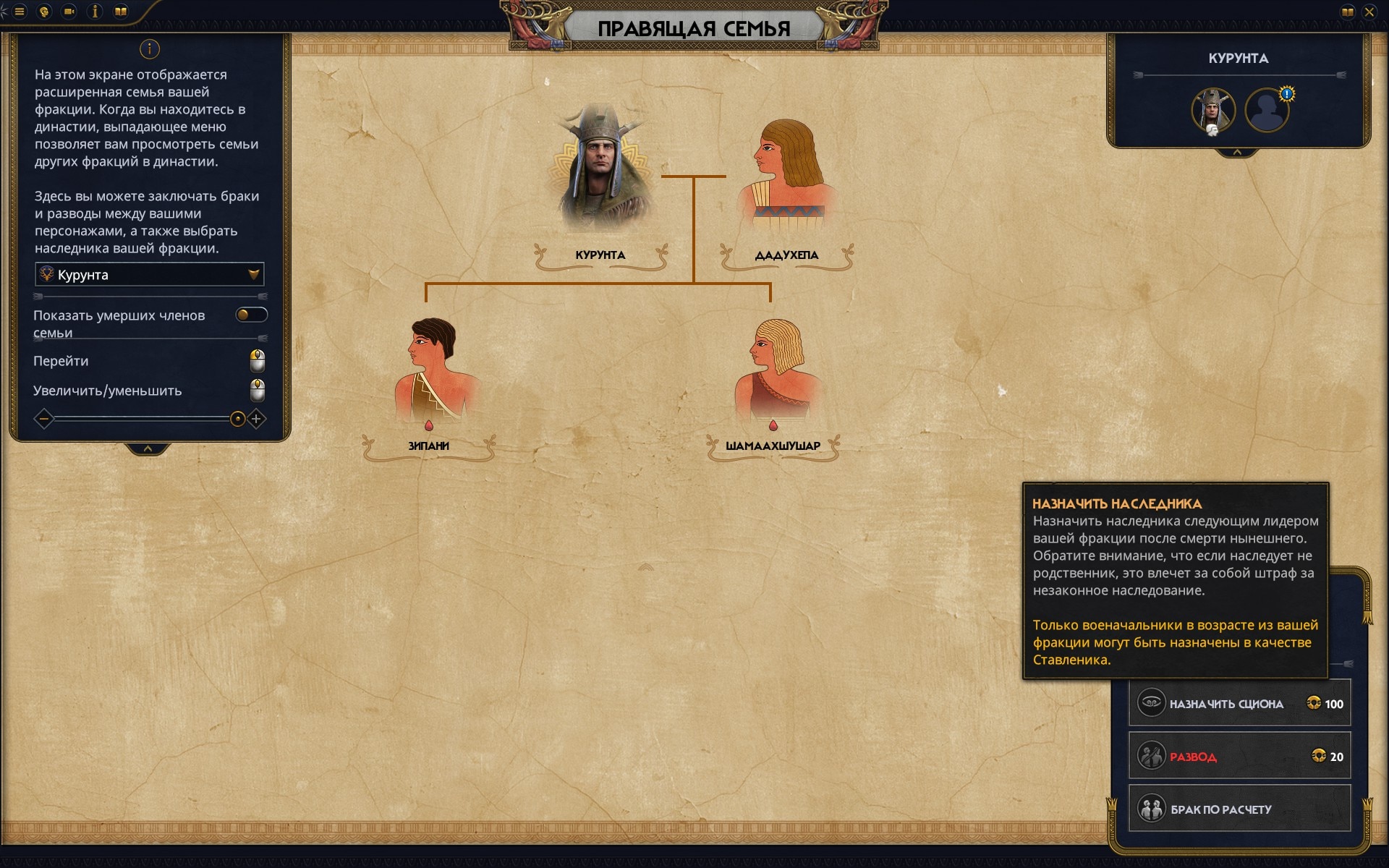Image resolution: width=1389 pixels, height=868 pixels.
Task: Arrange a Брак по расчету marriage
Action: (x=1239, y=809)
